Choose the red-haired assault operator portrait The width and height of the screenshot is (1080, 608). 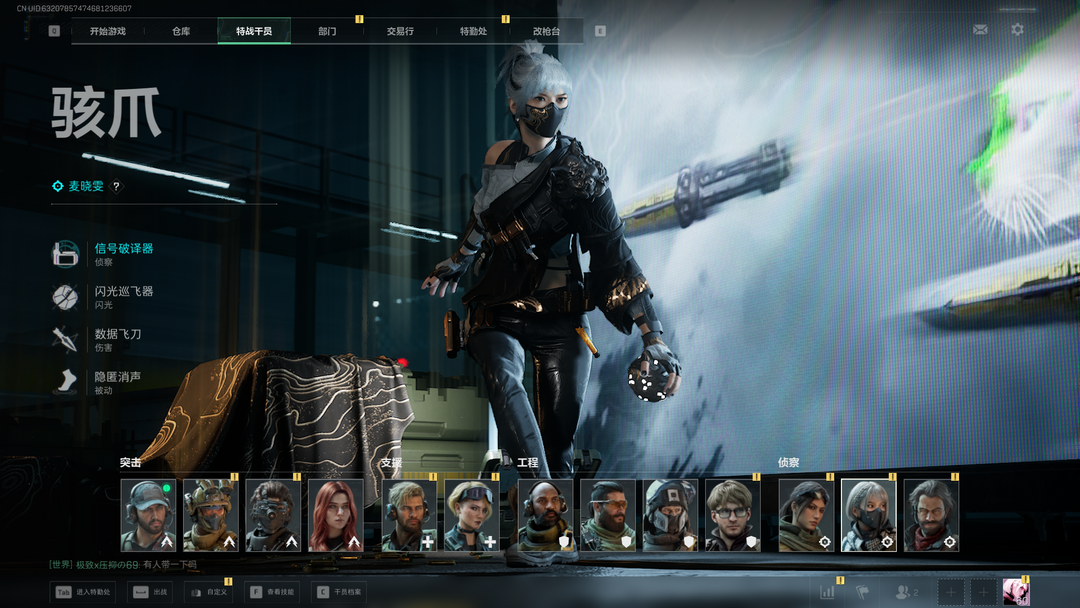pyautogui.click(x=335, y=515)
